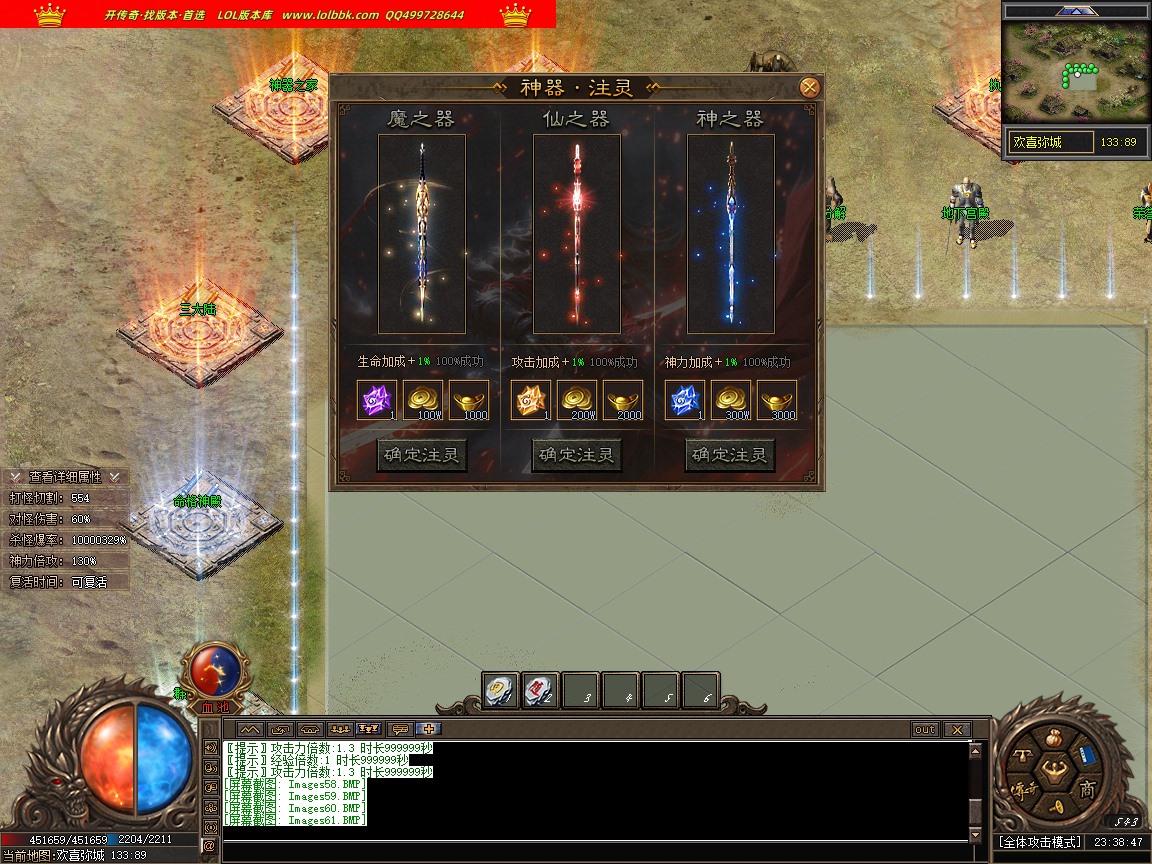Select the orange gem material slot
The image size is (1152, 864).
coord(531,400)
